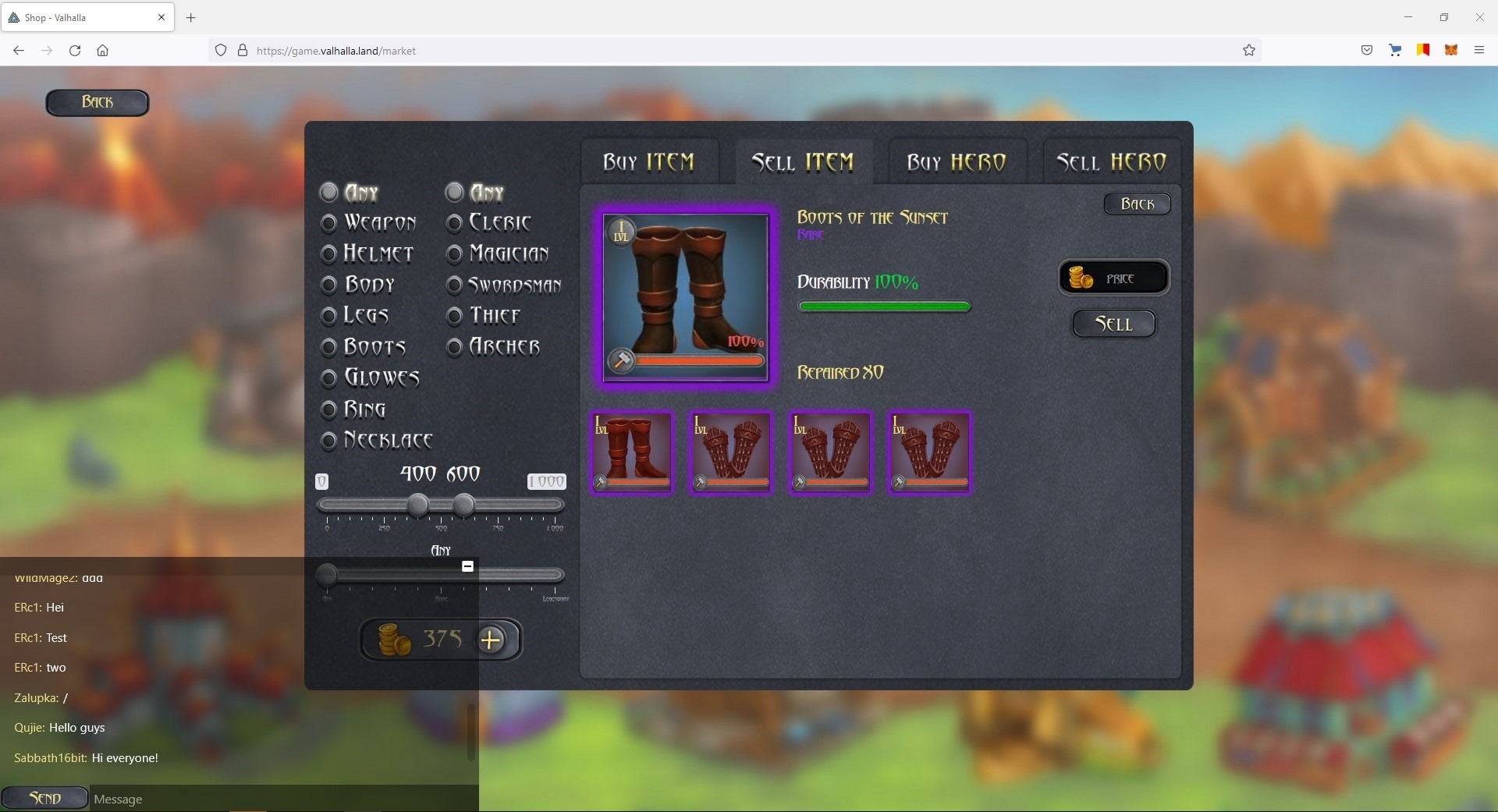The width and height of the screenshot is (1498, 812).
Task: Select the Boots category filter
Action: coord(329,347)
